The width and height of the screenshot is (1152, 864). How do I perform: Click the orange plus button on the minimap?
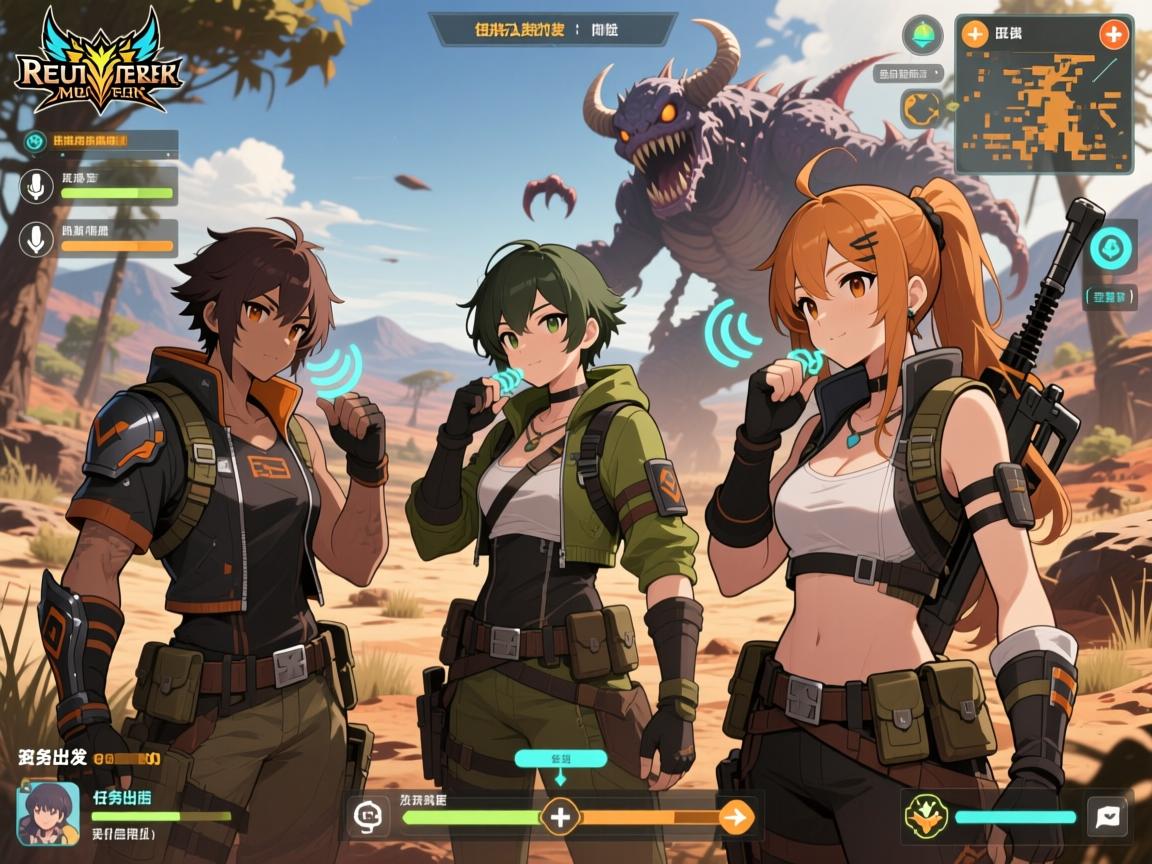pyautogui.click(x=974, y=34)
